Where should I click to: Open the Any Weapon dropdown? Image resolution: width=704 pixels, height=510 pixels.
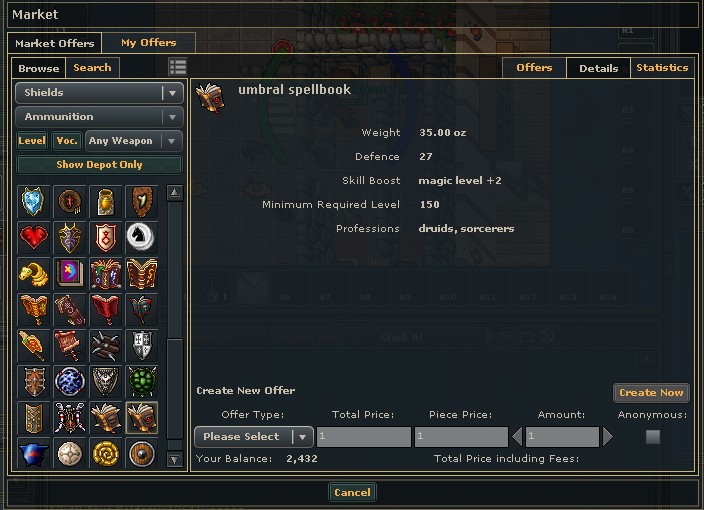[133, 141]
